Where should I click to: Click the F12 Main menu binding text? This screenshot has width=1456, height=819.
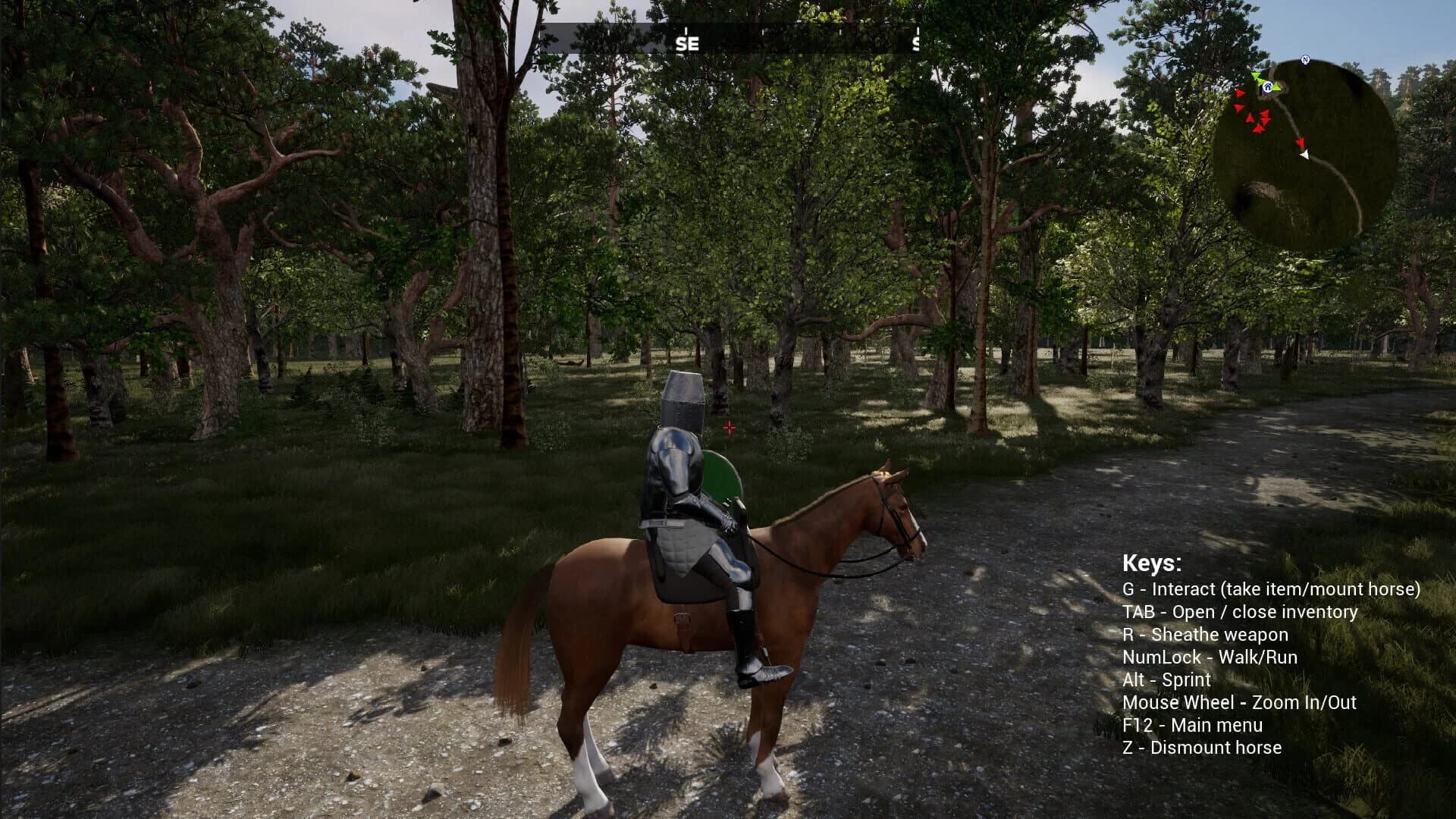pyautogui.click(x=1192, y=725)
